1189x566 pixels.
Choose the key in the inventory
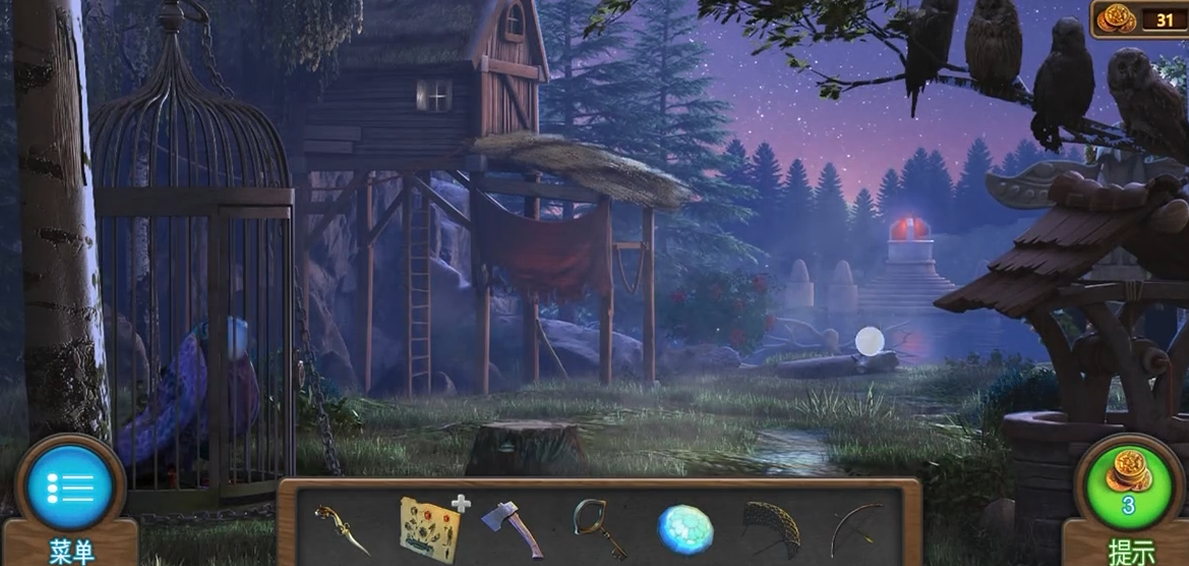(x=598, y=528)
